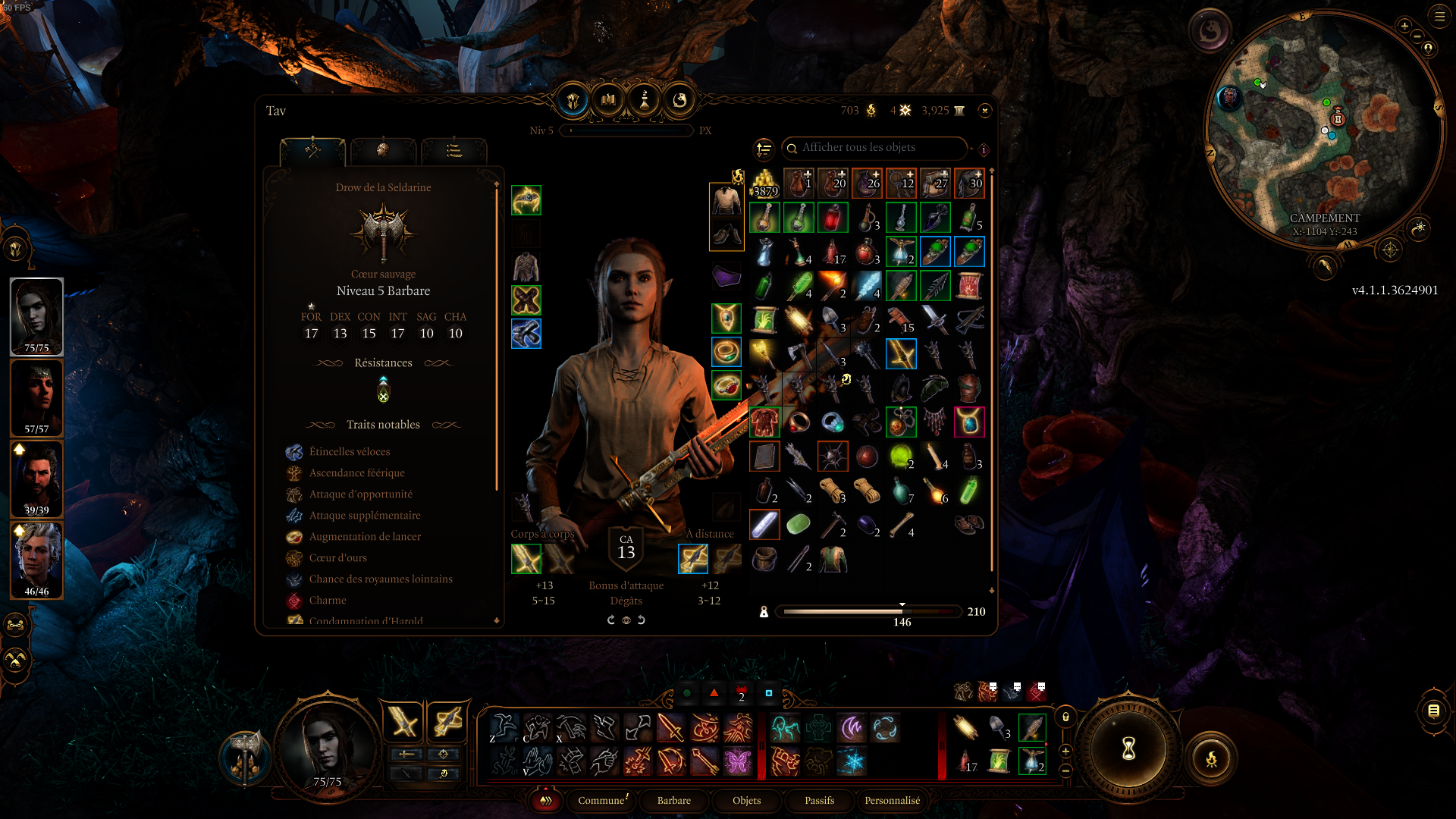This screenshot has width=1456, height=819.
Task: Switch to the Commune hotbar tab
Action: (601, 801)
